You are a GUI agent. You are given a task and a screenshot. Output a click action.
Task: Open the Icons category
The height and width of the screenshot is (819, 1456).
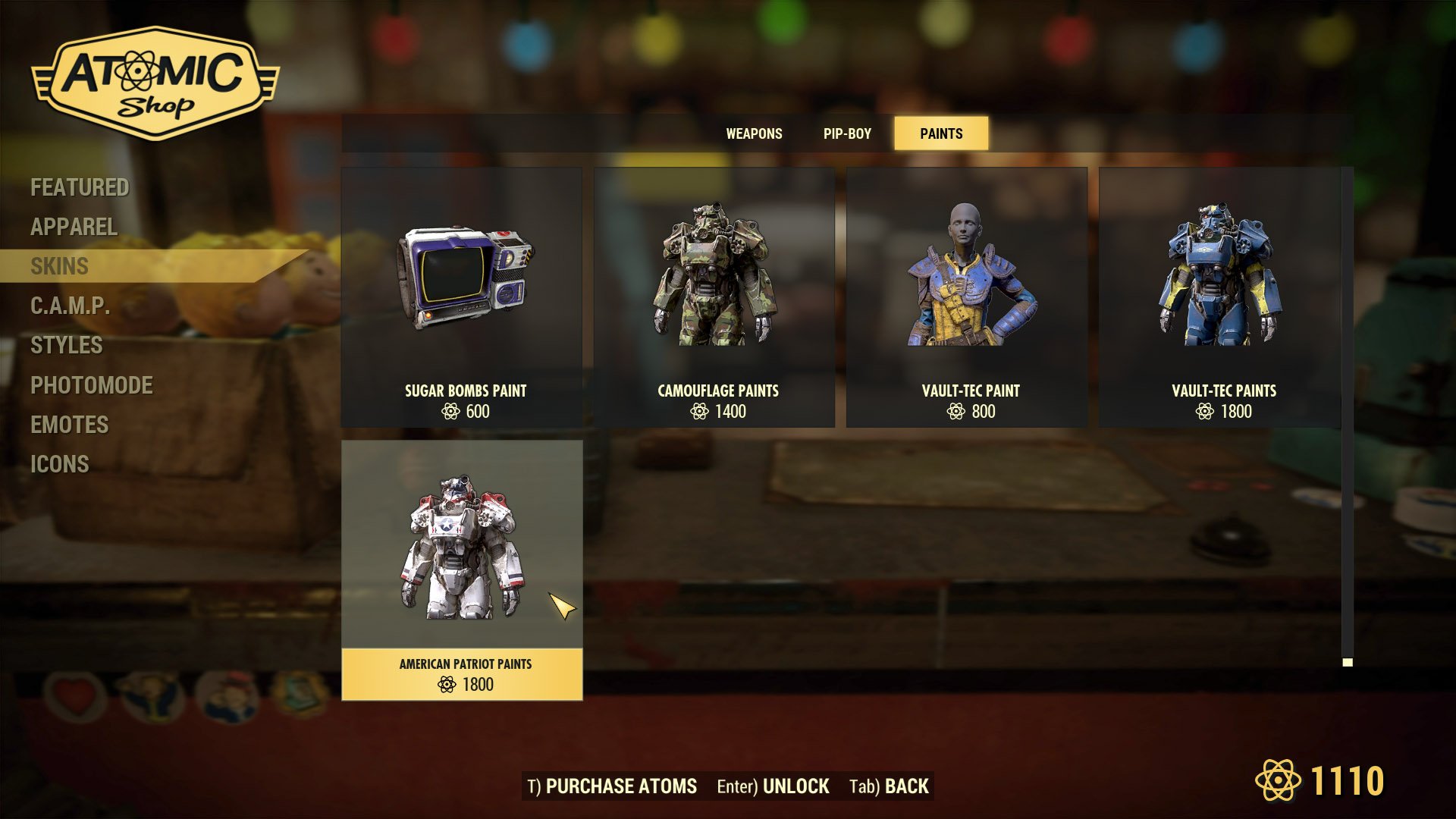coord(59,464)
